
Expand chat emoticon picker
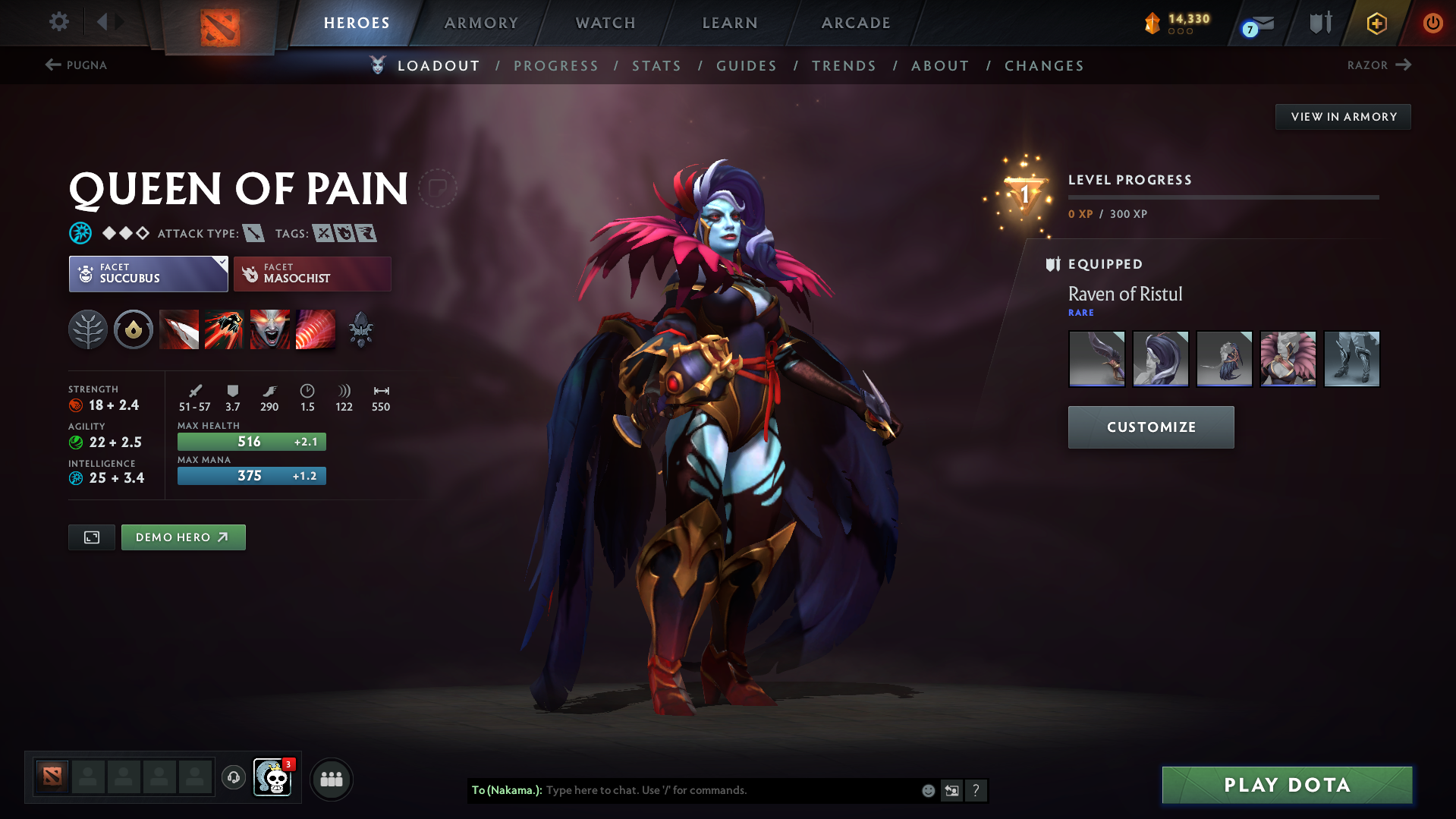[x=928, y=790]
